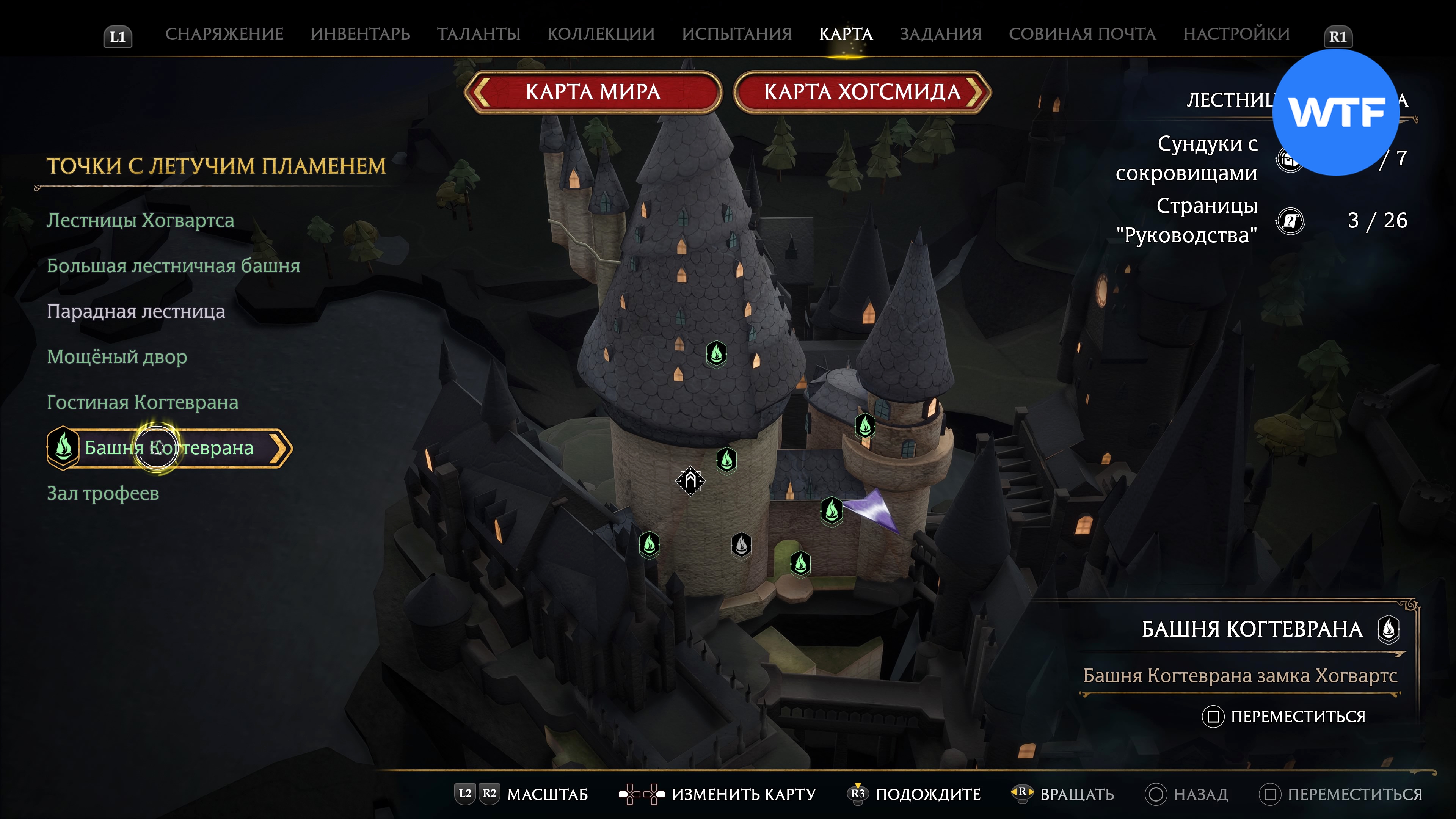Screen dimensions: 1456x819
Task: Select Лестницы Хогвартса in the flame list
Action: coord(140,220)
